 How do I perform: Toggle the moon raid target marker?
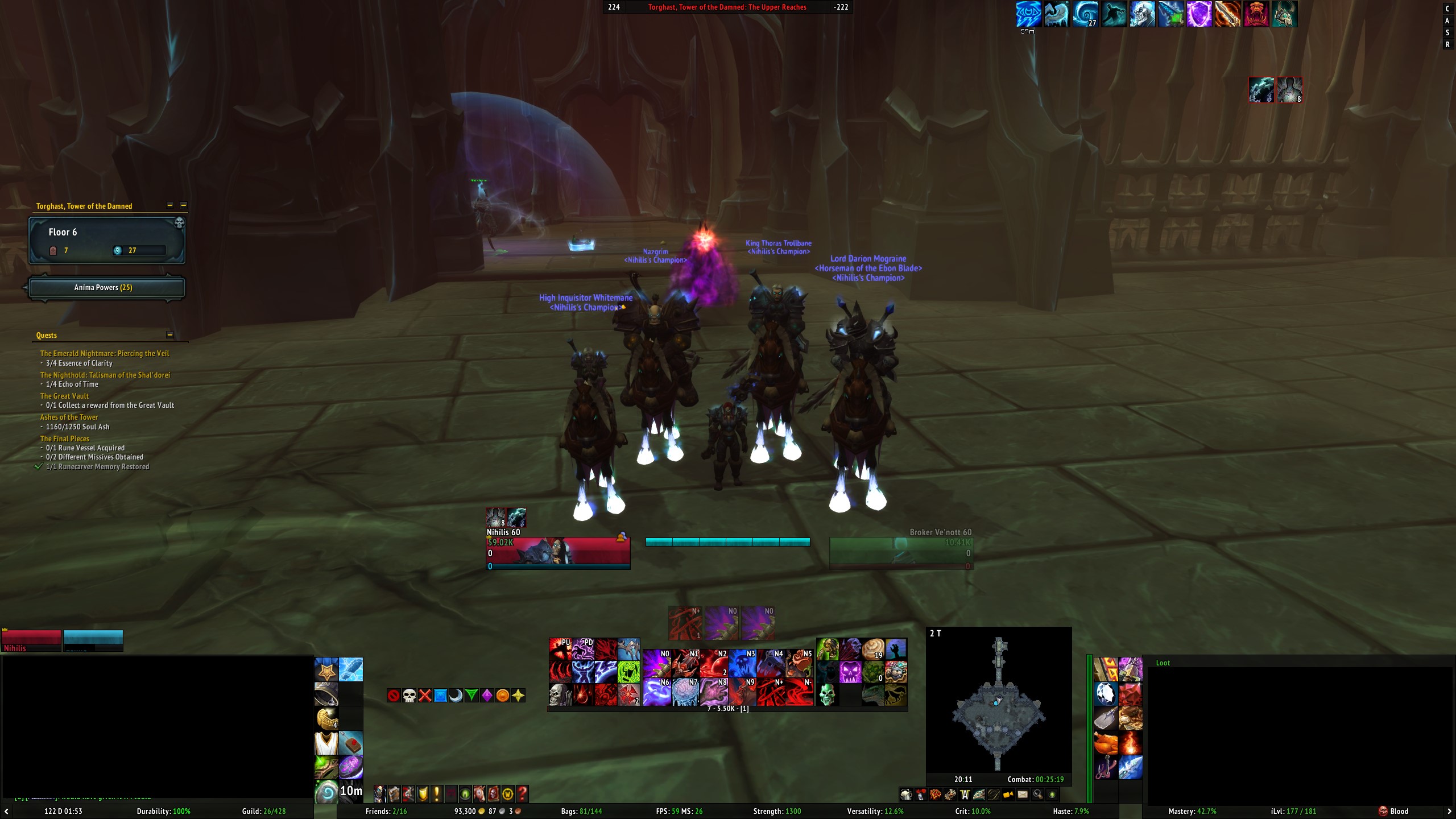click(x=456, y=694)
